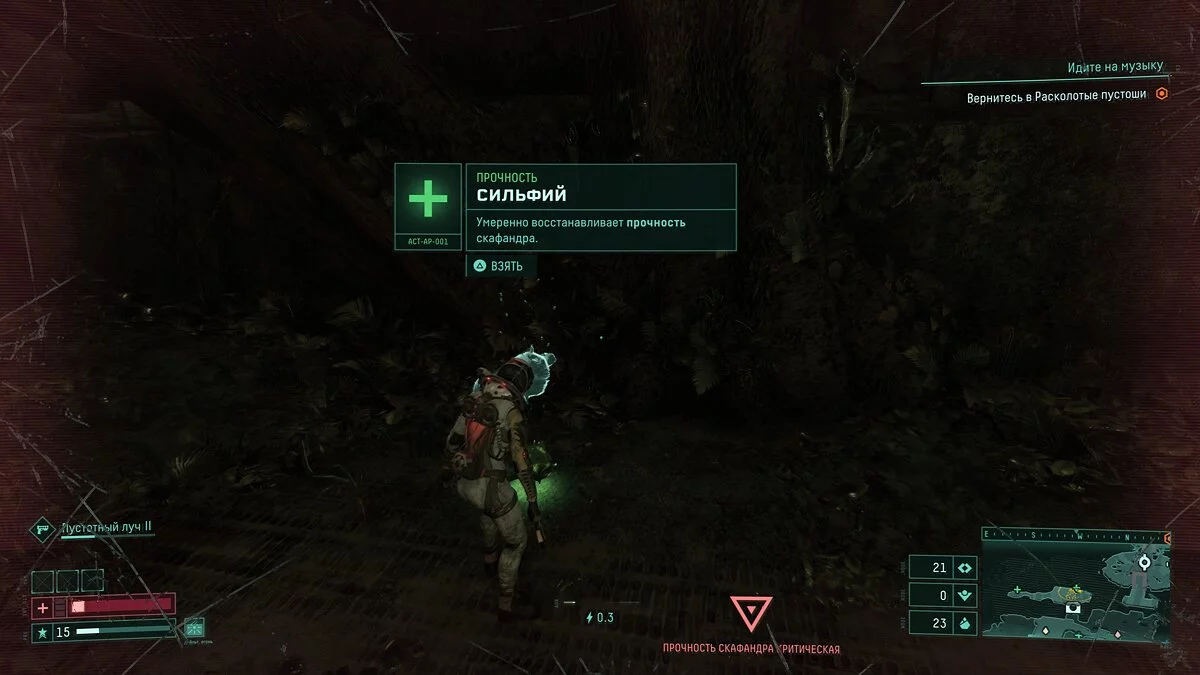Select the crystal resource icon showing 23

pyautogui.click(x=965, y=623)
